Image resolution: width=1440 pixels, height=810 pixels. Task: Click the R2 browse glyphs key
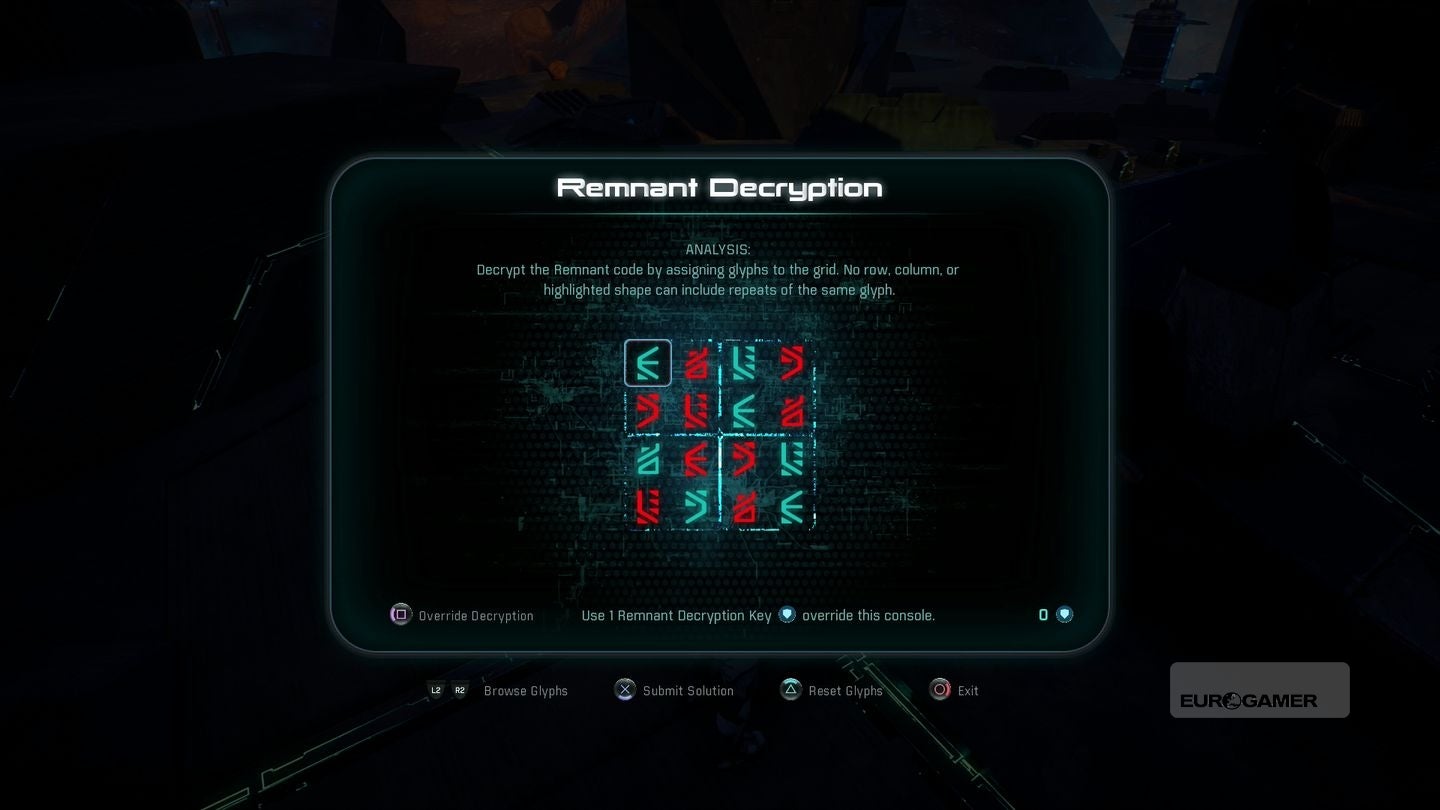point(460,690)
